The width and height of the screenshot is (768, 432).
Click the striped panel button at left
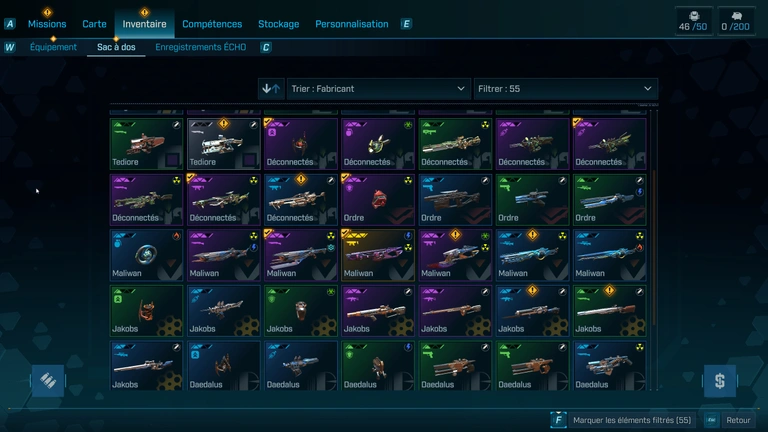click(x=47, y=380)
